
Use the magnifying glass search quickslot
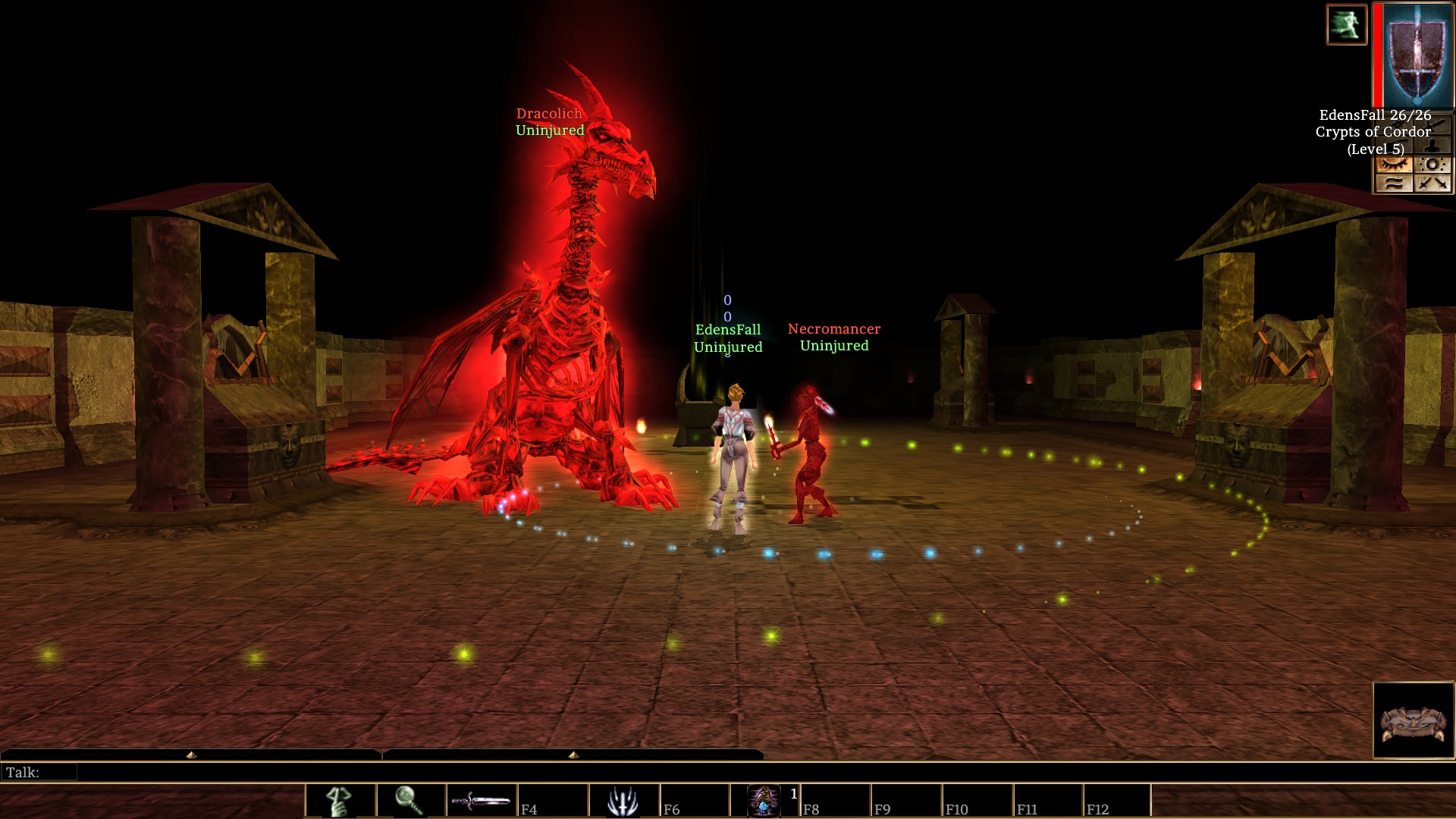click(x=409, y=801)
